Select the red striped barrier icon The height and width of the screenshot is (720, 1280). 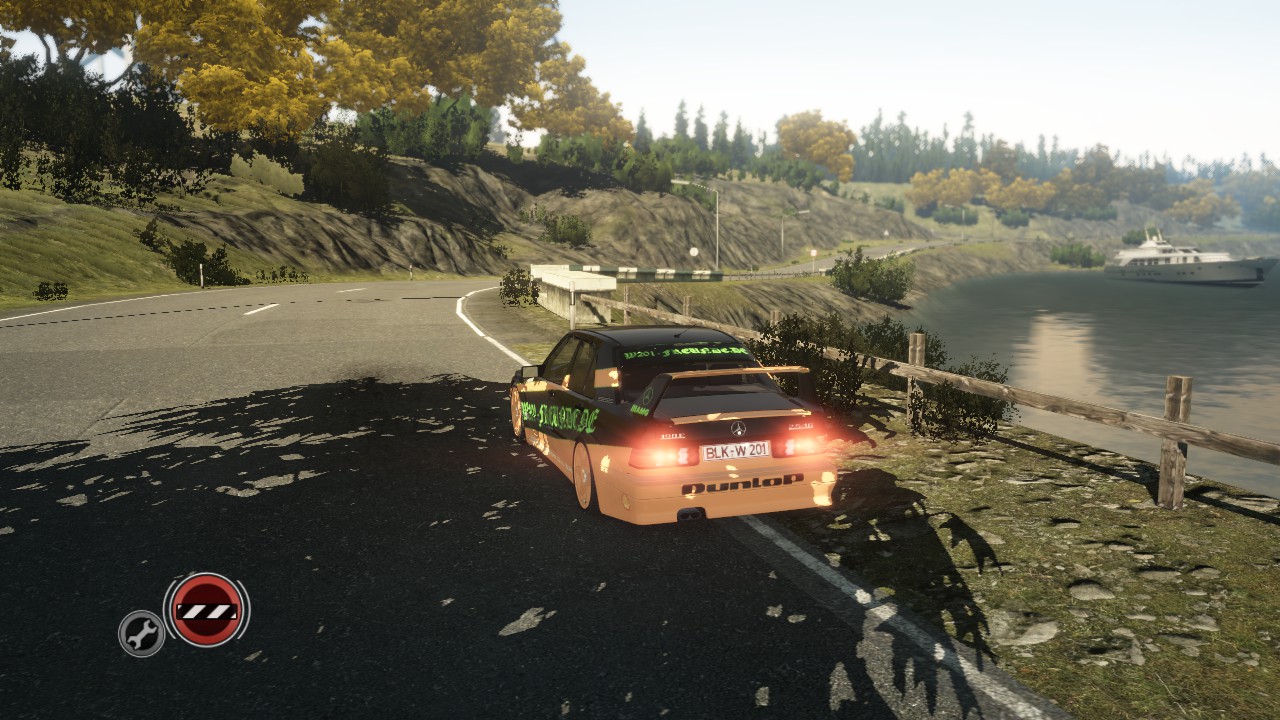206,610
